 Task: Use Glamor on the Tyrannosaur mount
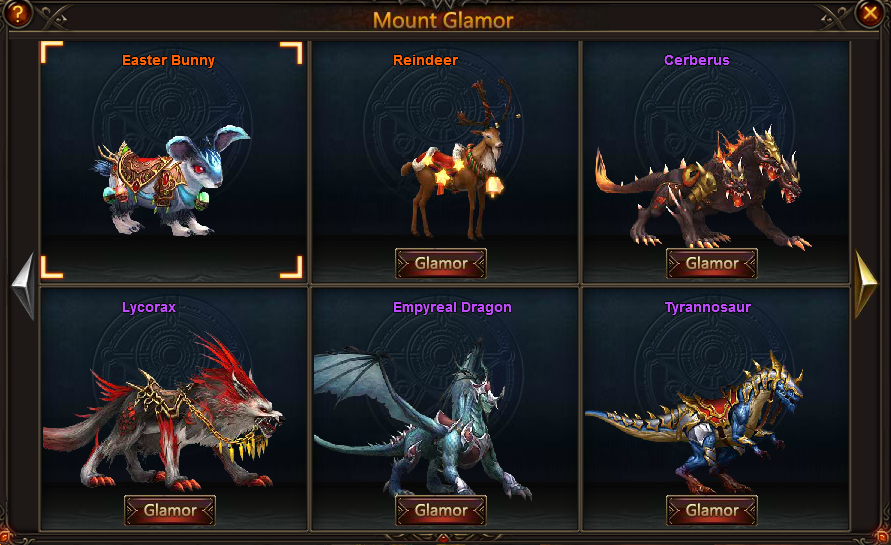pyautogui.click(x=712, y=510)
